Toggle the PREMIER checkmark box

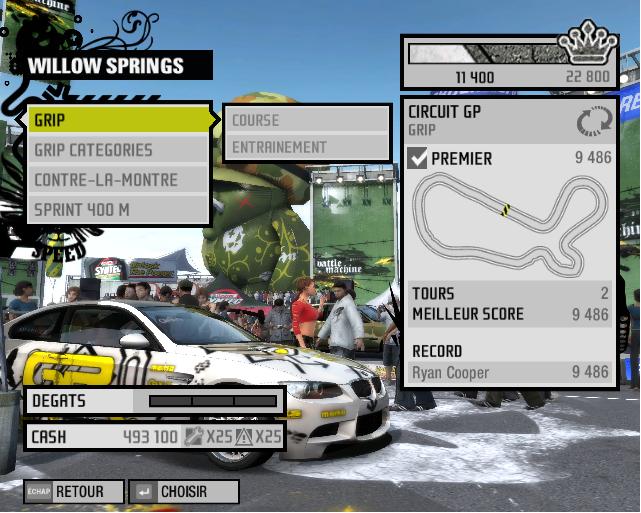(x=418, y=158)
